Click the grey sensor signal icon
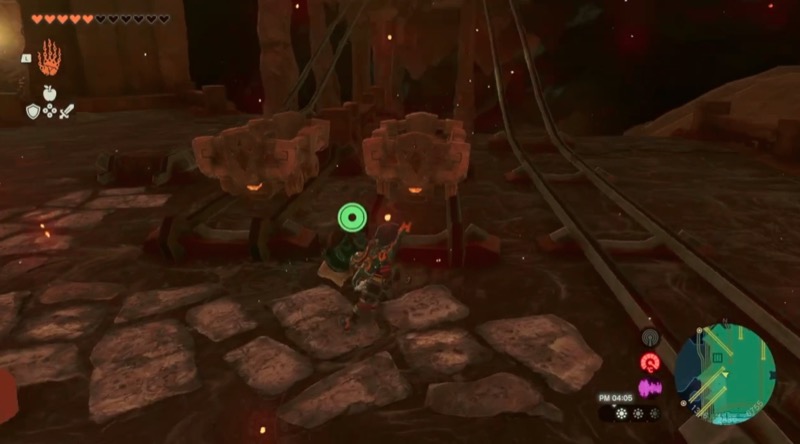The image size is (800, 444). pyautogui.click(x=650, y=339)
